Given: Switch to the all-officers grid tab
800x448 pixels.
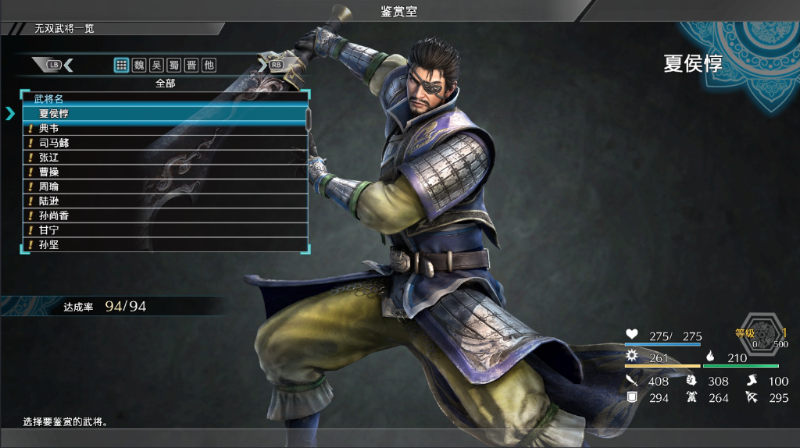Looking at the screenshot, I should coord(121,65).
